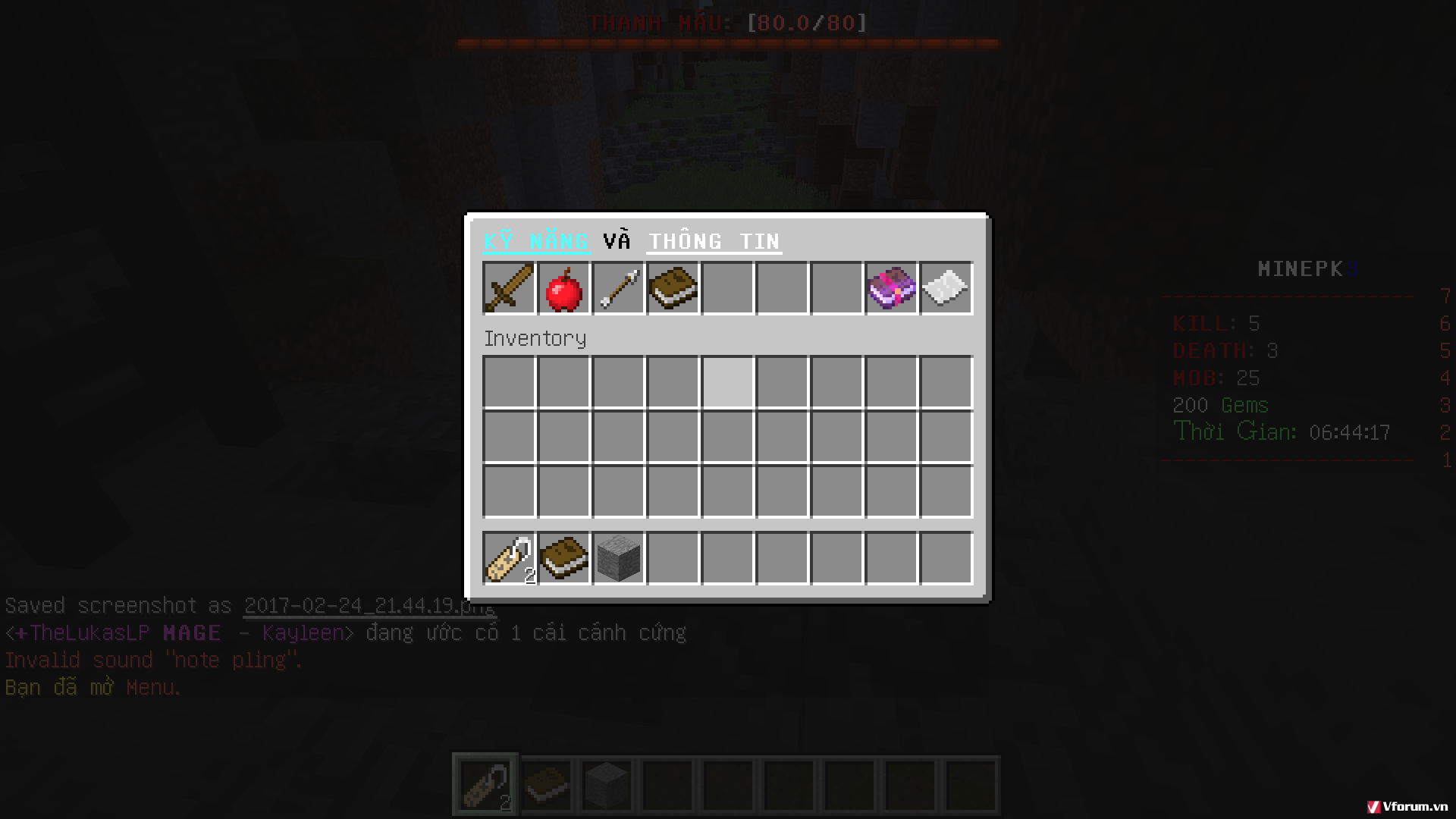Click the book slot in the hotbar
Image resolution: width=1456 pixels, height=819 pixels.
coord(547,783)
